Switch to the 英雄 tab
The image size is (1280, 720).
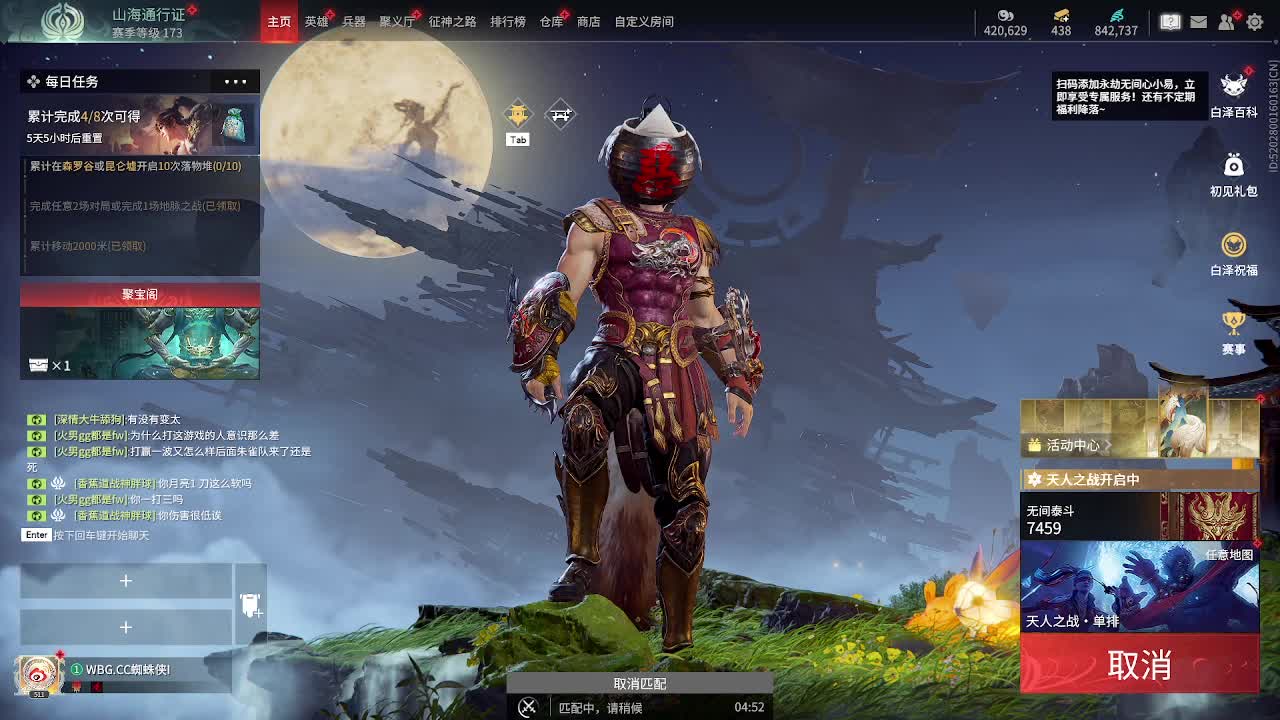point(316,21)
